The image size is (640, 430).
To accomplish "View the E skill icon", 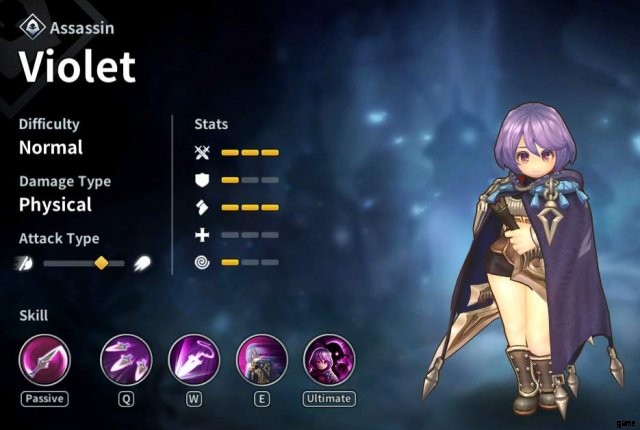I will point(261,361).
